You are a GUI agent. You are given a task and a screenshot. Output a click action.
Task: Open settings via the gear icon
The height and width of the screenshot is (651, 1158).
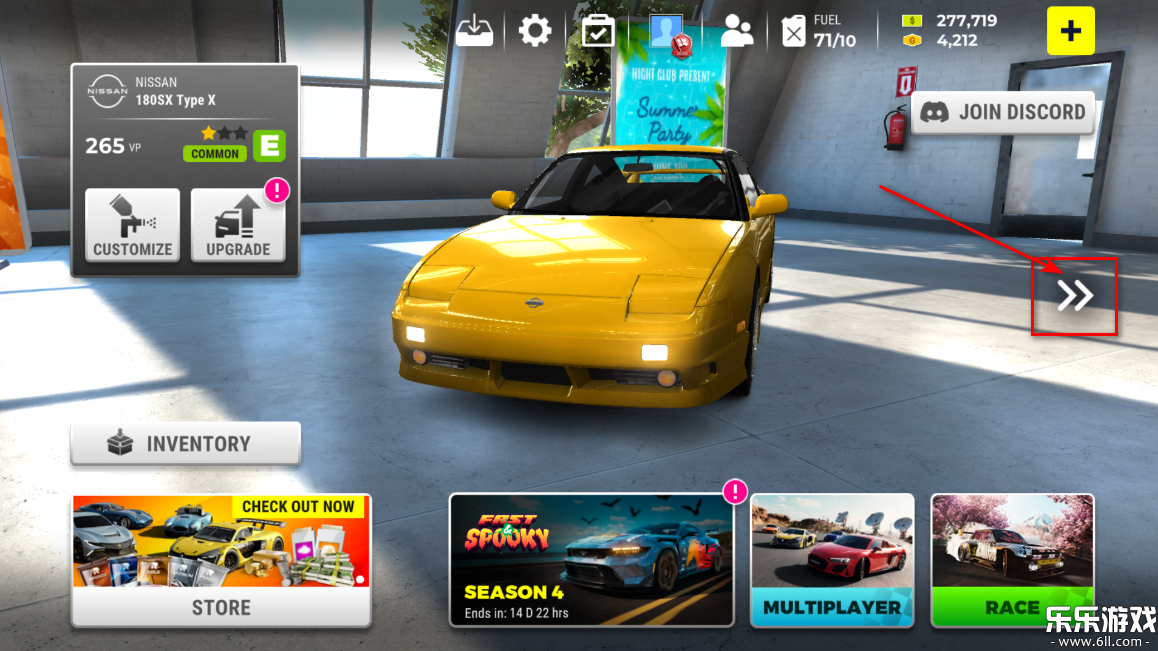click(x=535, y=31)
